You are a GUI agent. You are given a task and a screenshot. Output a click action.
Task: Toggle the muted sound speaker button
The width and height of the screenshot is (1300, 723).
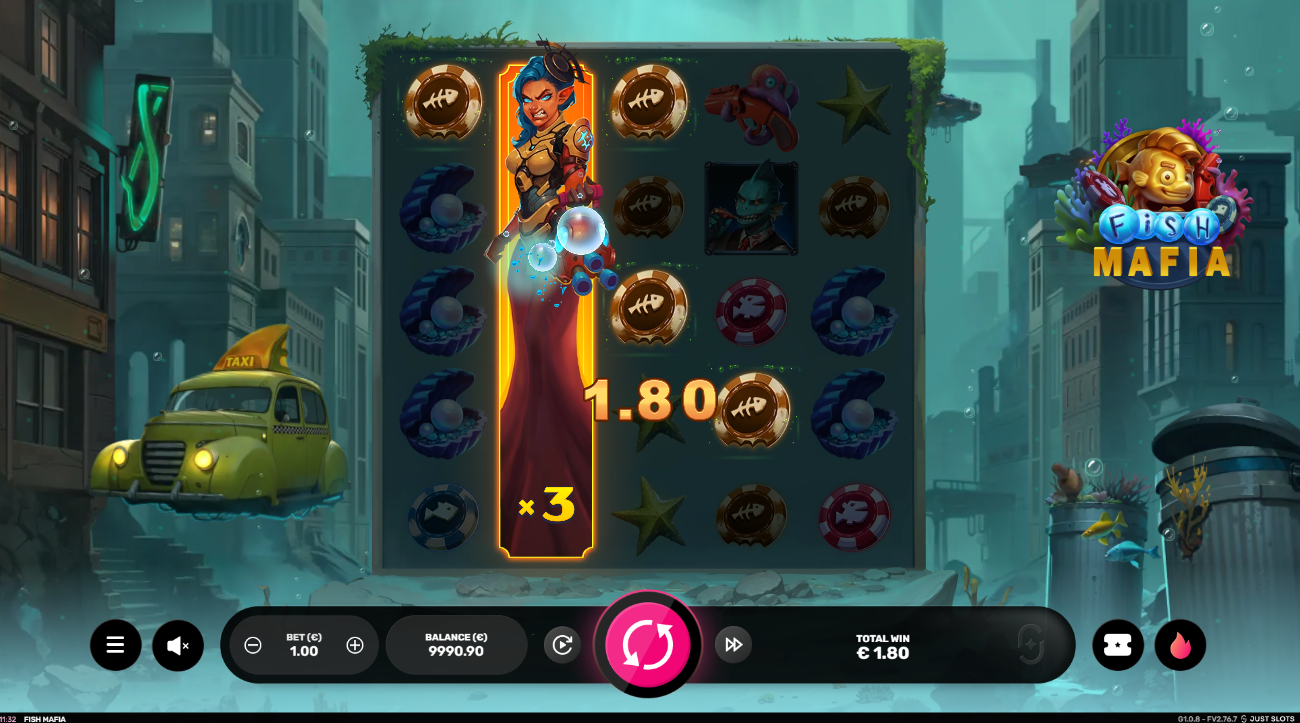[178, 645]
